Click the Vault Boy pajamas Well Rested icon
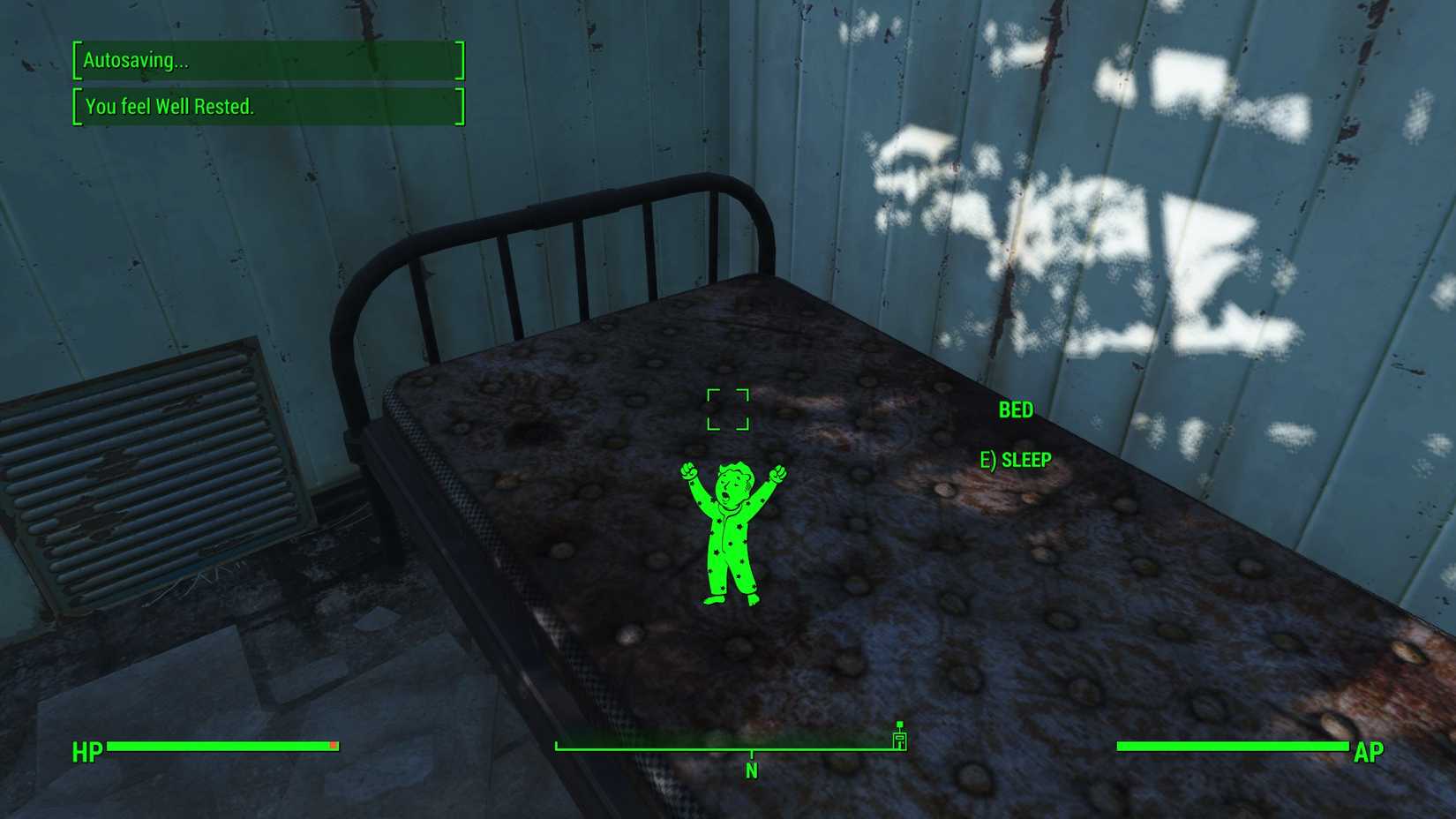 tap(731, 530)
